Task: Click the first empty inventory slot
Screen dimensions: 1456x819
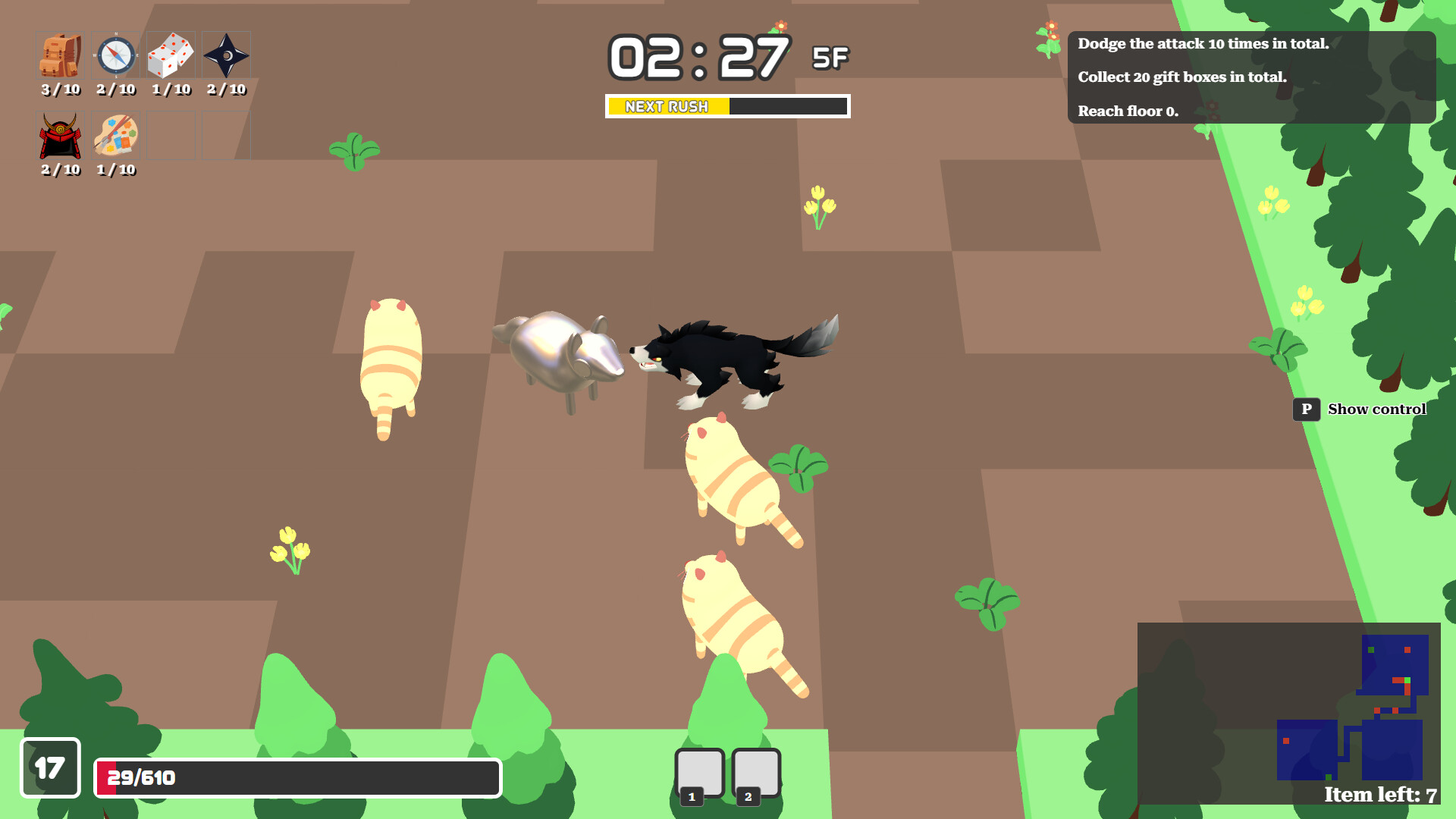Action: pos(171,135)
